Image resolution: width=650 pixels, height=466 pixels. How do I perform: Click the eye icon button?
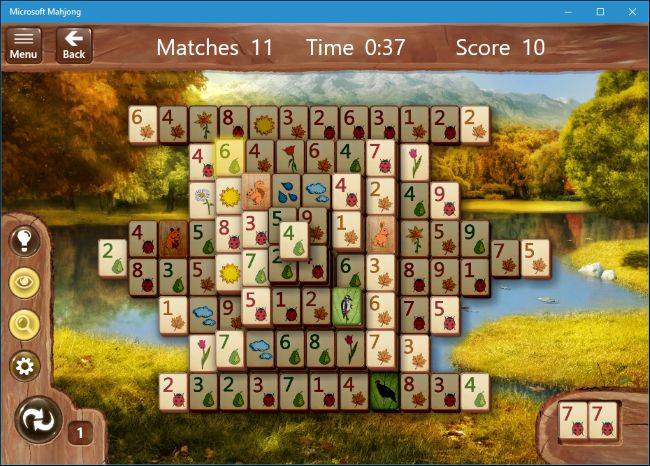coord(24,282)
